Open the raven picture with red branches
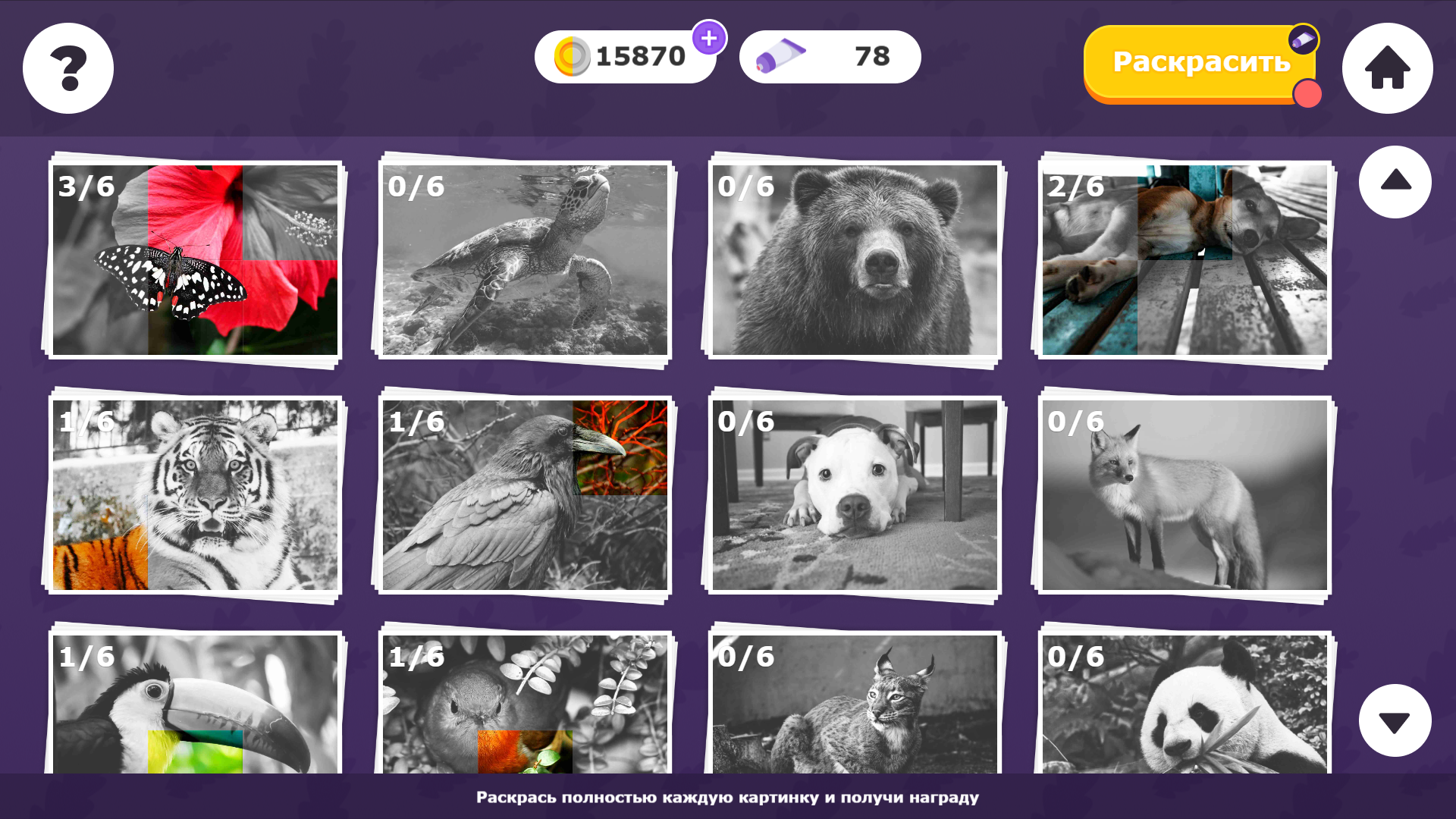This screenshot has width=1456, height=819. 524,495
